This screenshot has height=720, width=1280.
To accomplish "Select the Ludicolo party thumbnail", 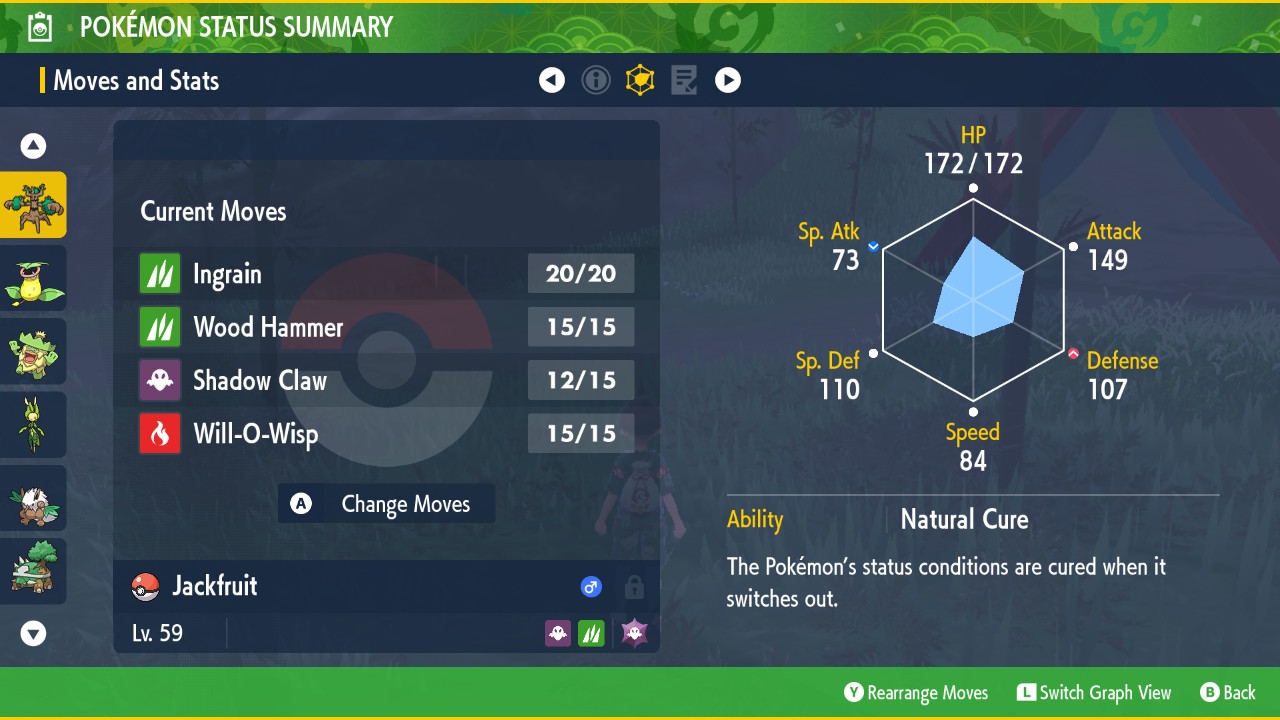I will pyautogui.click(x=34, y=351).
